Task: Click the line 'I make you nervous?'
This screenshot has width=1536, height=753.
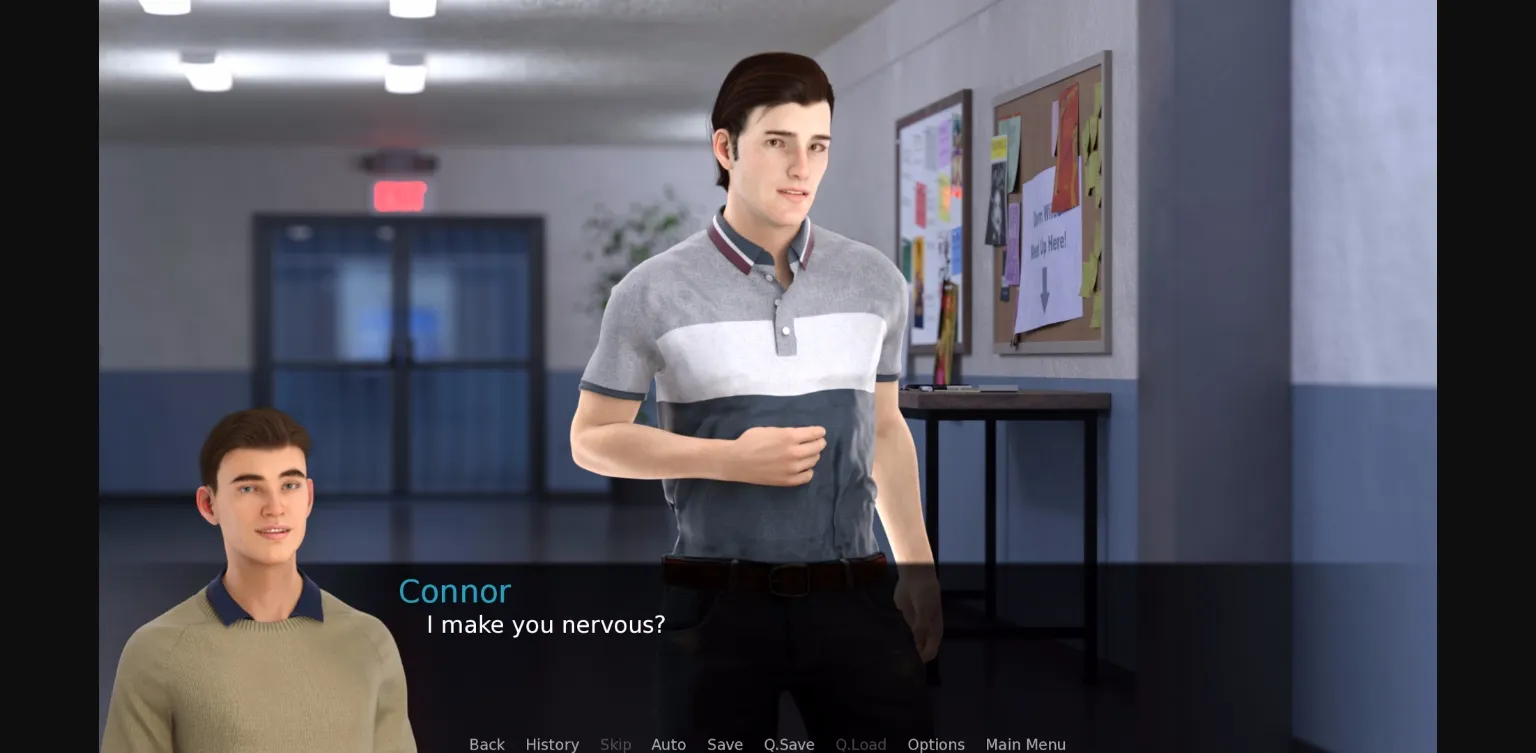Action: [x=545, y=625]
